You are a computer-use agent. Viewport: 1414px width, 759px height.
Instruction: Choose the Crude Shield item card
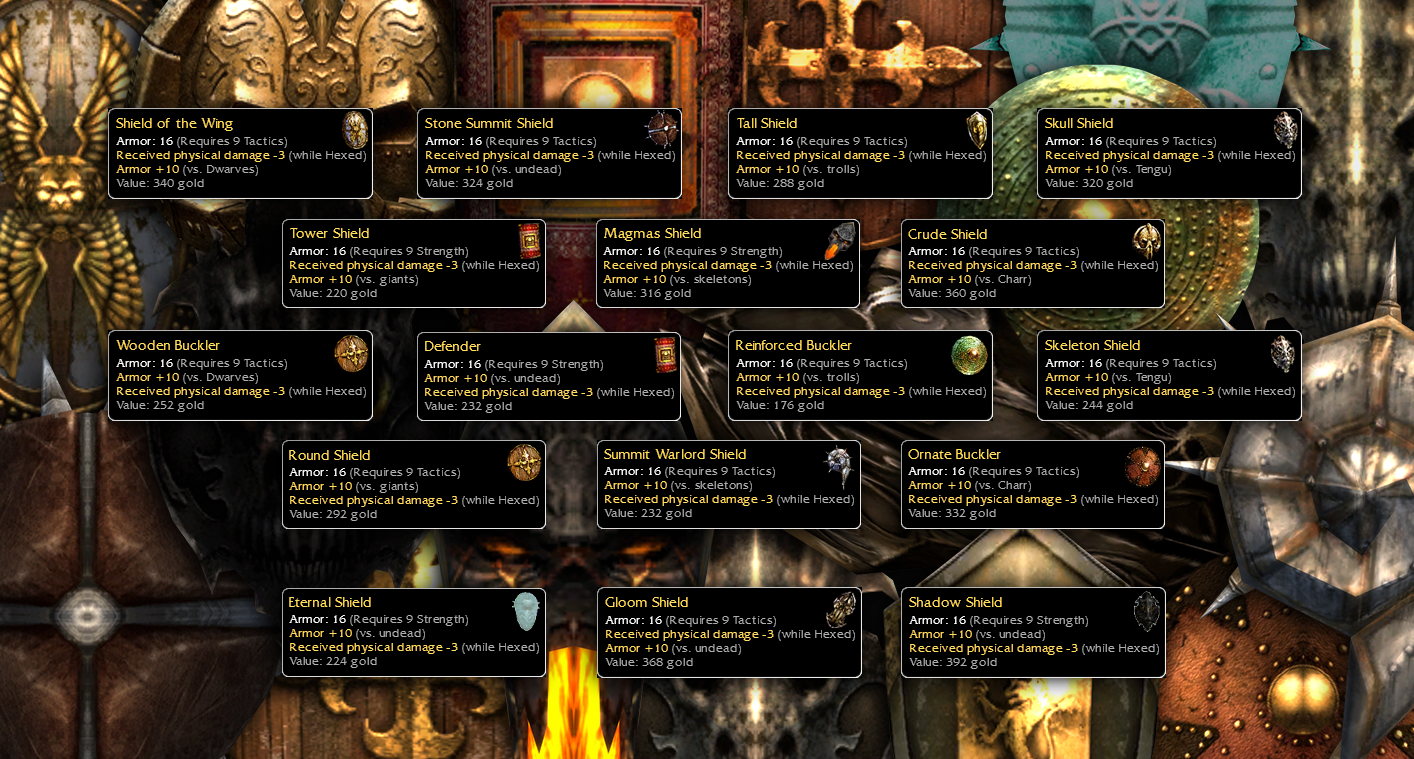point(1032,264)
